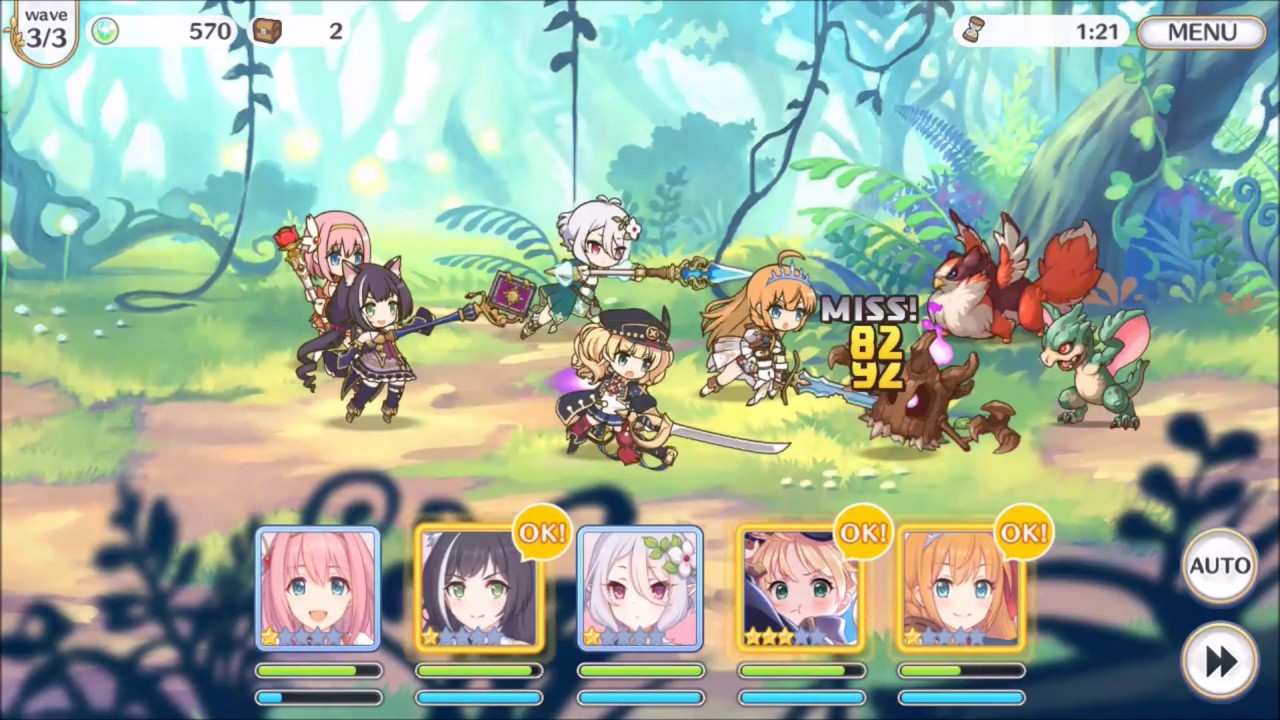
Task: Tap Yui's portrait to use her skill
Action: 318,590
